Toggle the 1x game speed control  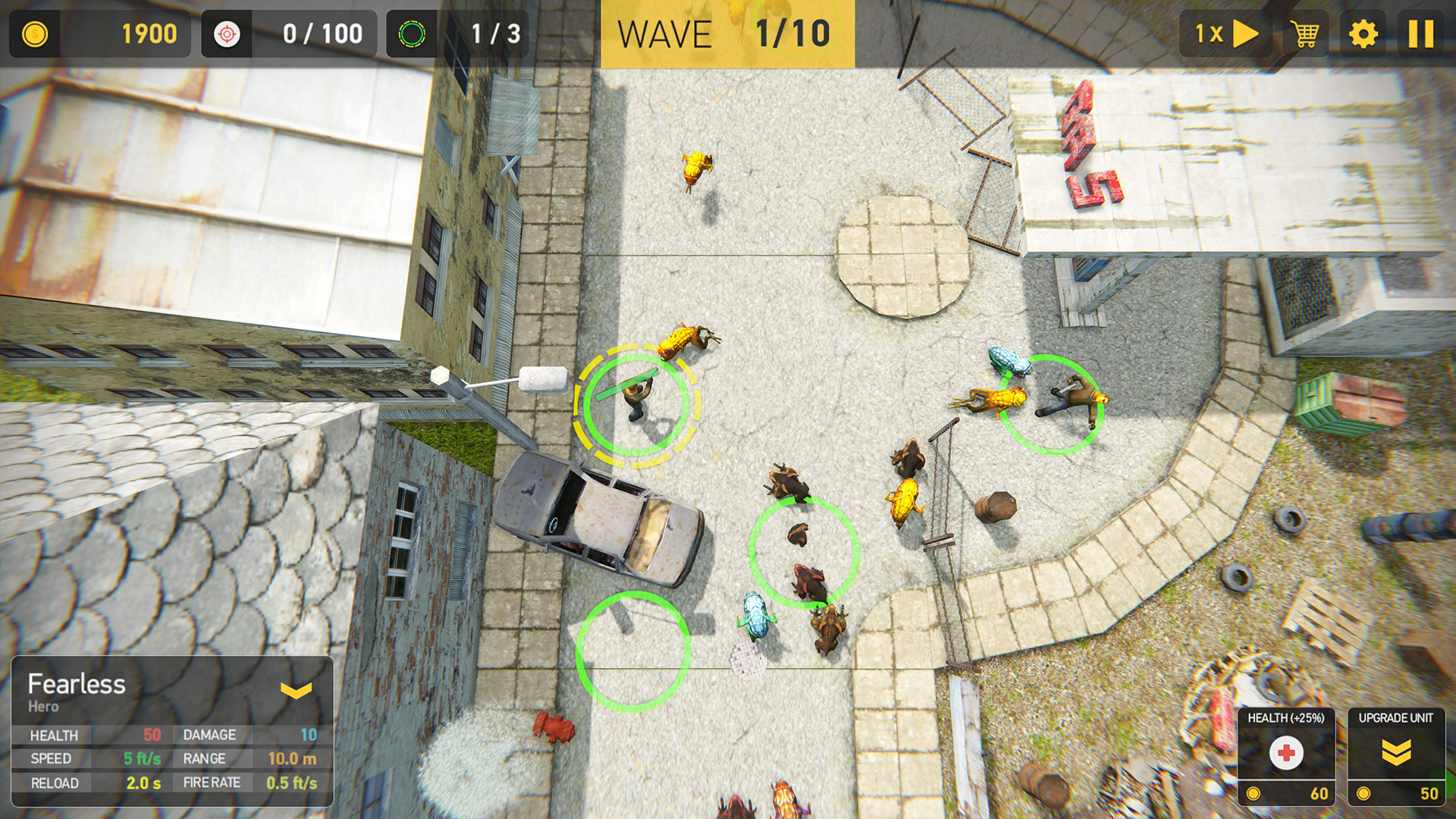pos(1223,33)
